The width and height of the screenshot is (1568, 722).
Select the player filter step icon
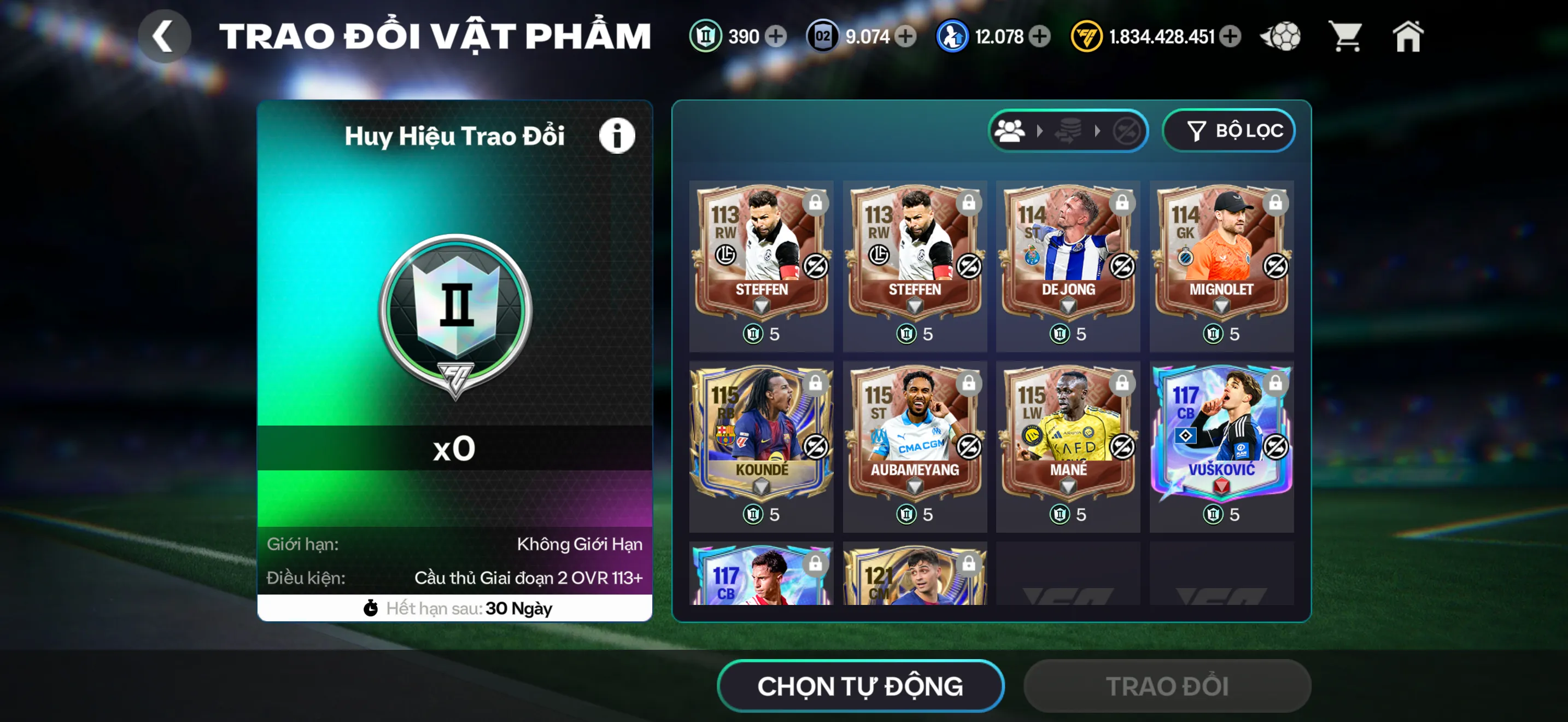tap(1011, 130)
